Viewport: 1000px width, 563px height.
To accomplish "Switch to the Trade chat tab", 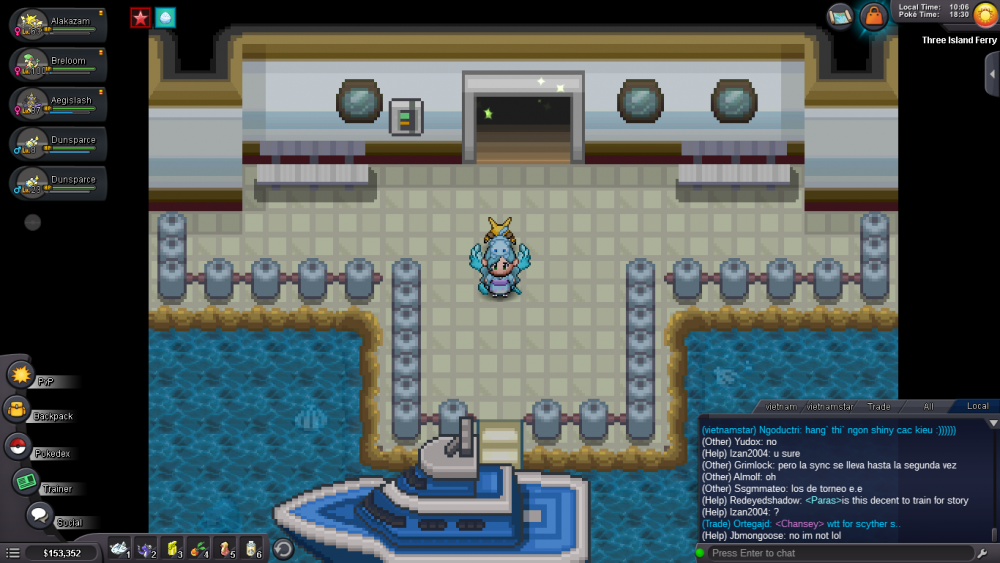I will [879, 406].
